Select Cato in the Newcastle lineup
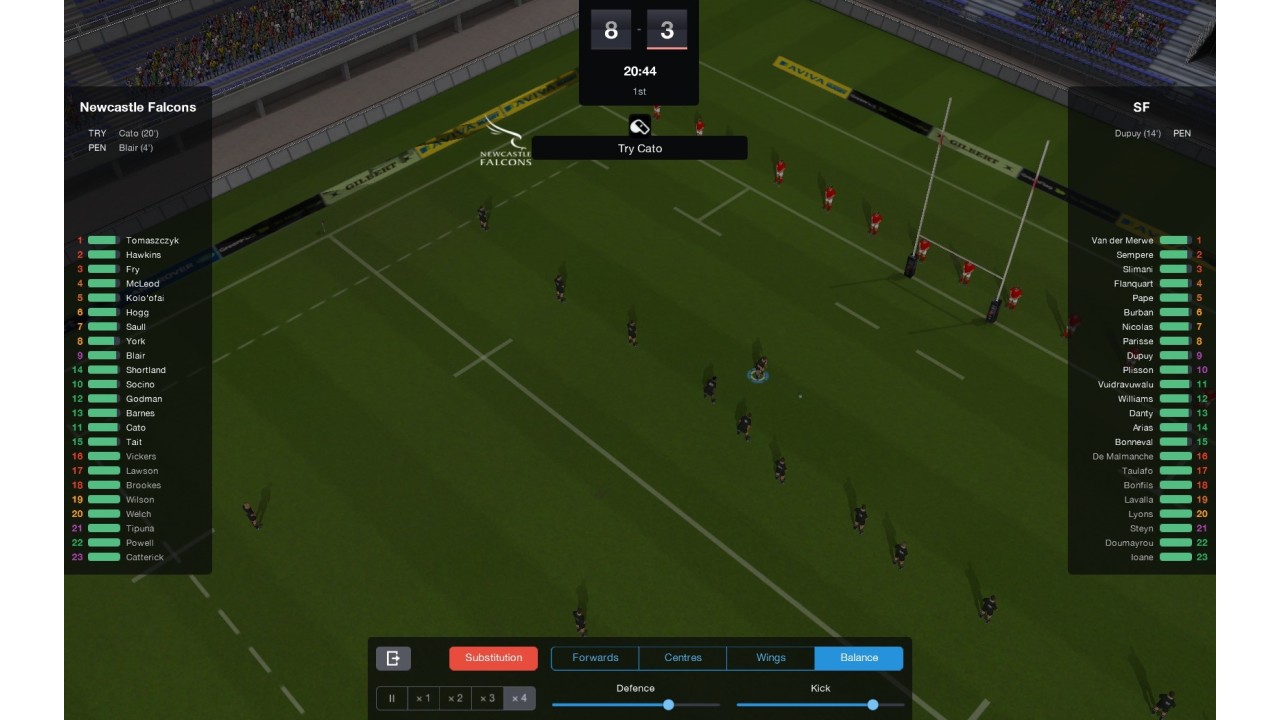The image size is (1280, 720). (x=135, y=428)
